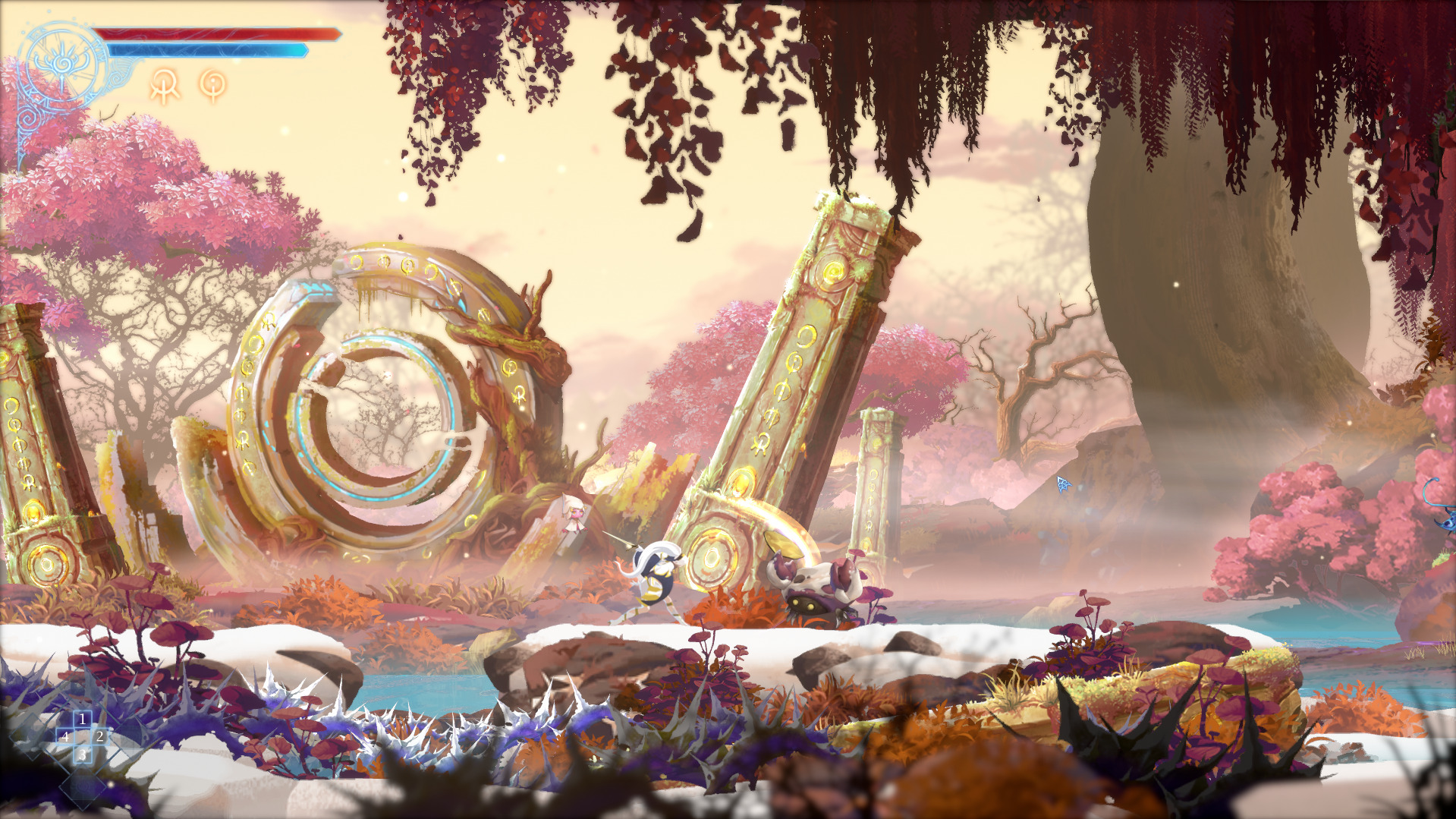Click the blue crystal shard near the cursor

click(1063, 484)
